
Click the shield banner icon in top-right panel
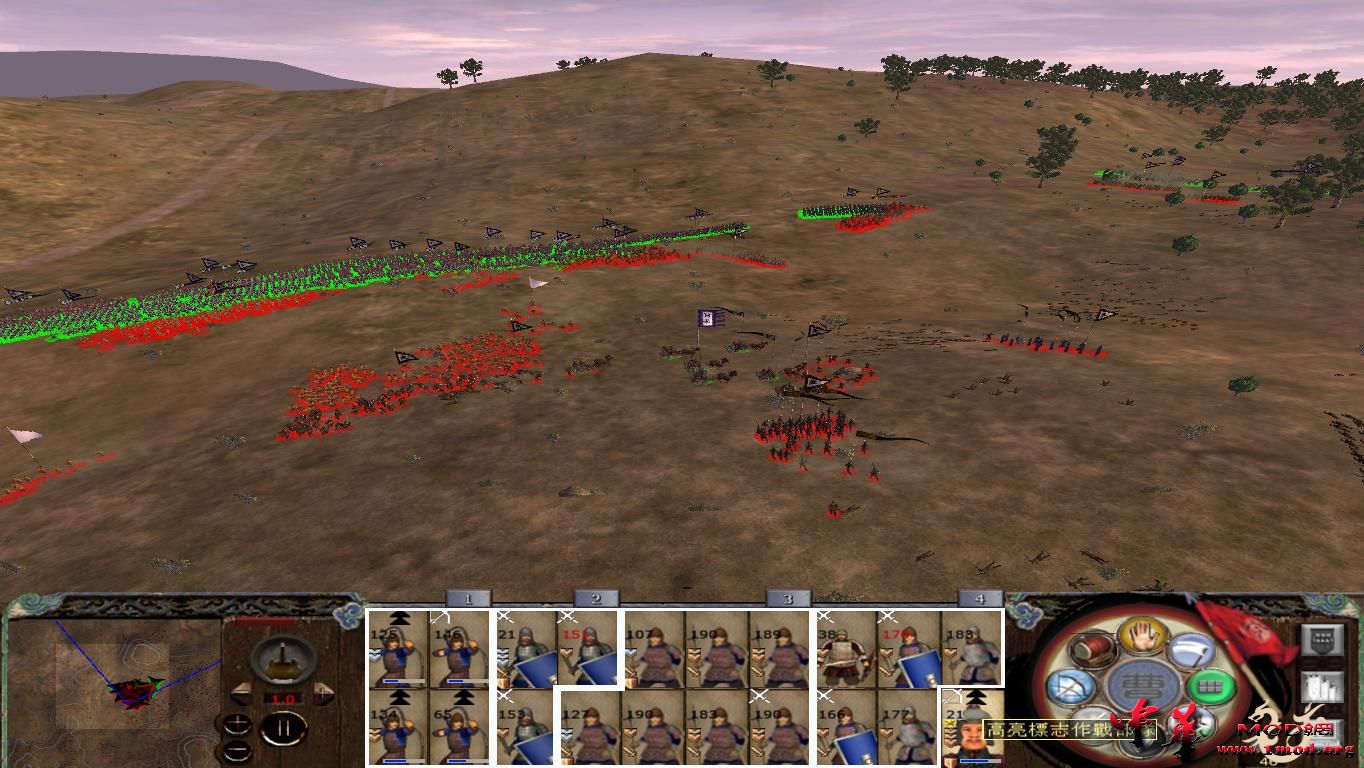coord(1321,639)
